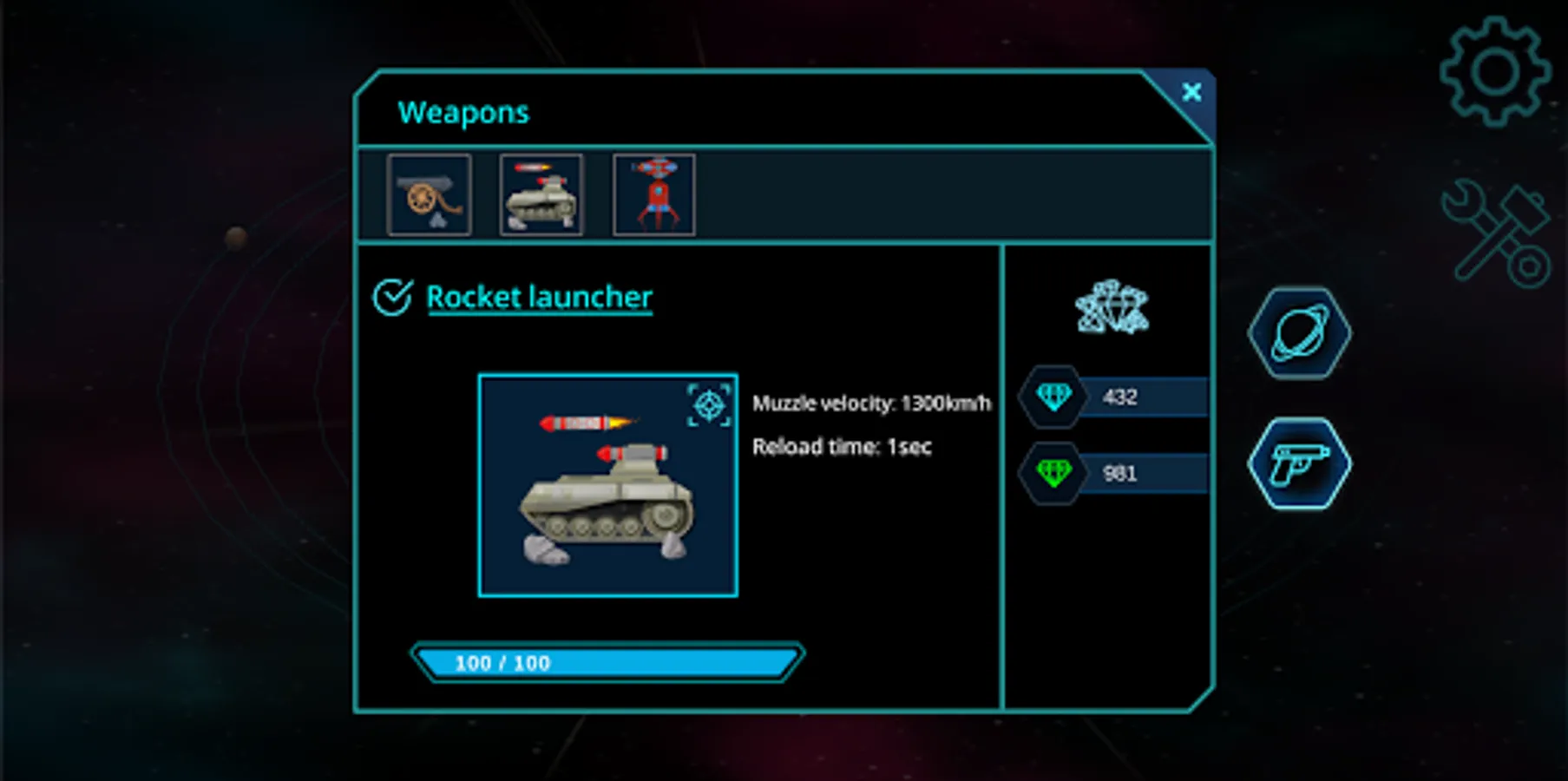Screen dimensions: 1568x781
Task: Toggle the checkmark beside Rocket launcher
Action: 392,298
